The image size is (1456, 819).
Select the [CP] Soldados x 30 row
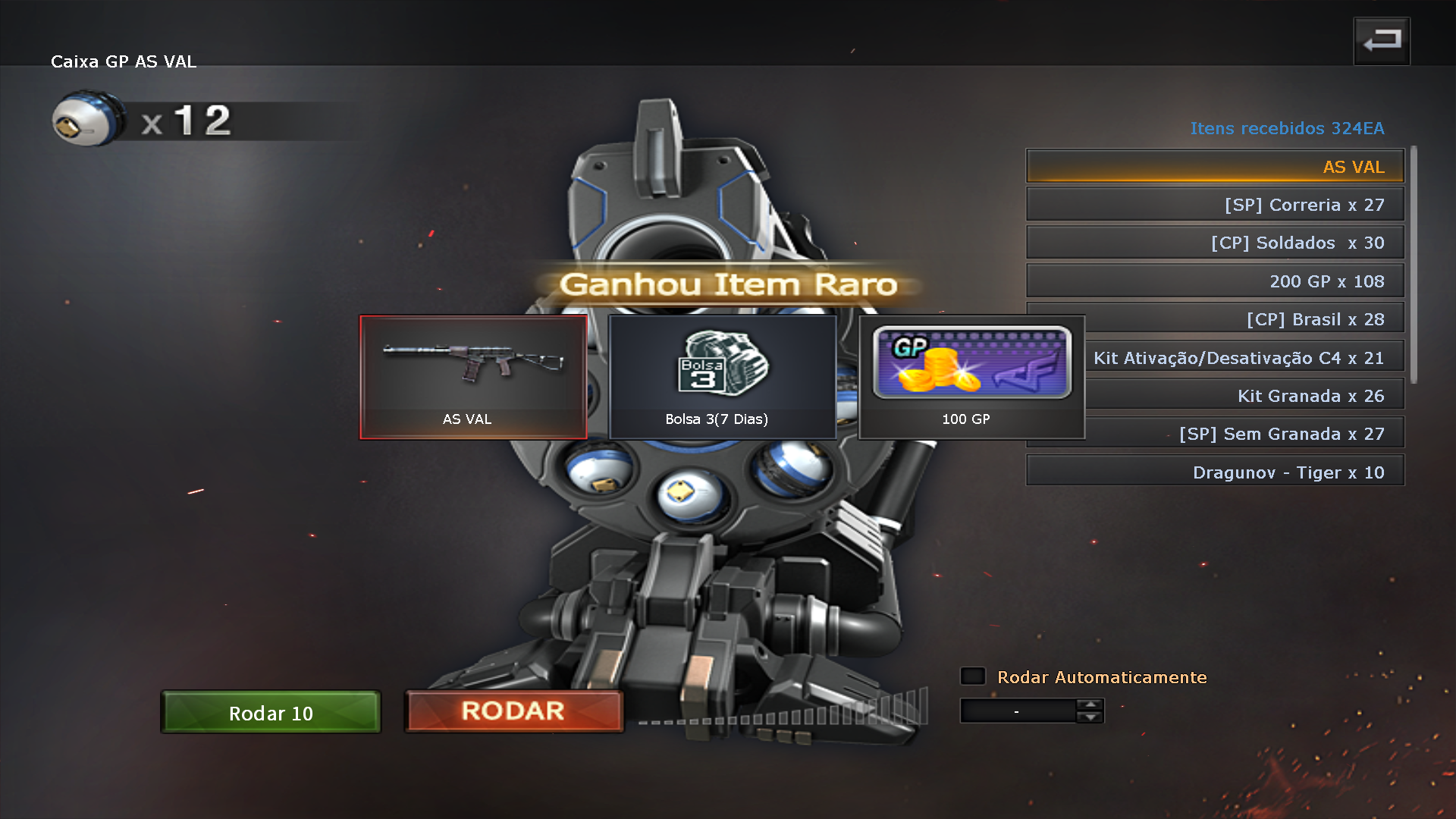click(1215, 243)
